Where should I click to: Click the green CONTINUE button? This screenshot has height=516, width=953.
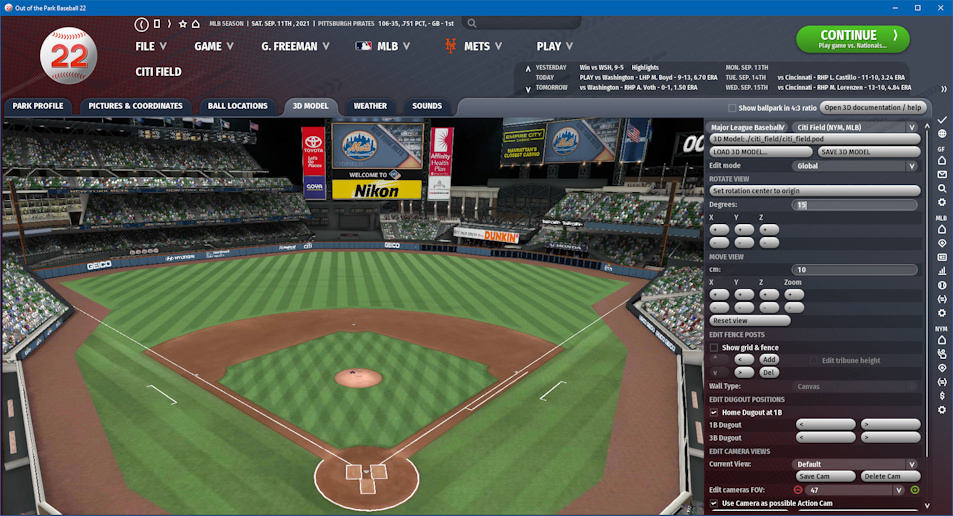853,39
